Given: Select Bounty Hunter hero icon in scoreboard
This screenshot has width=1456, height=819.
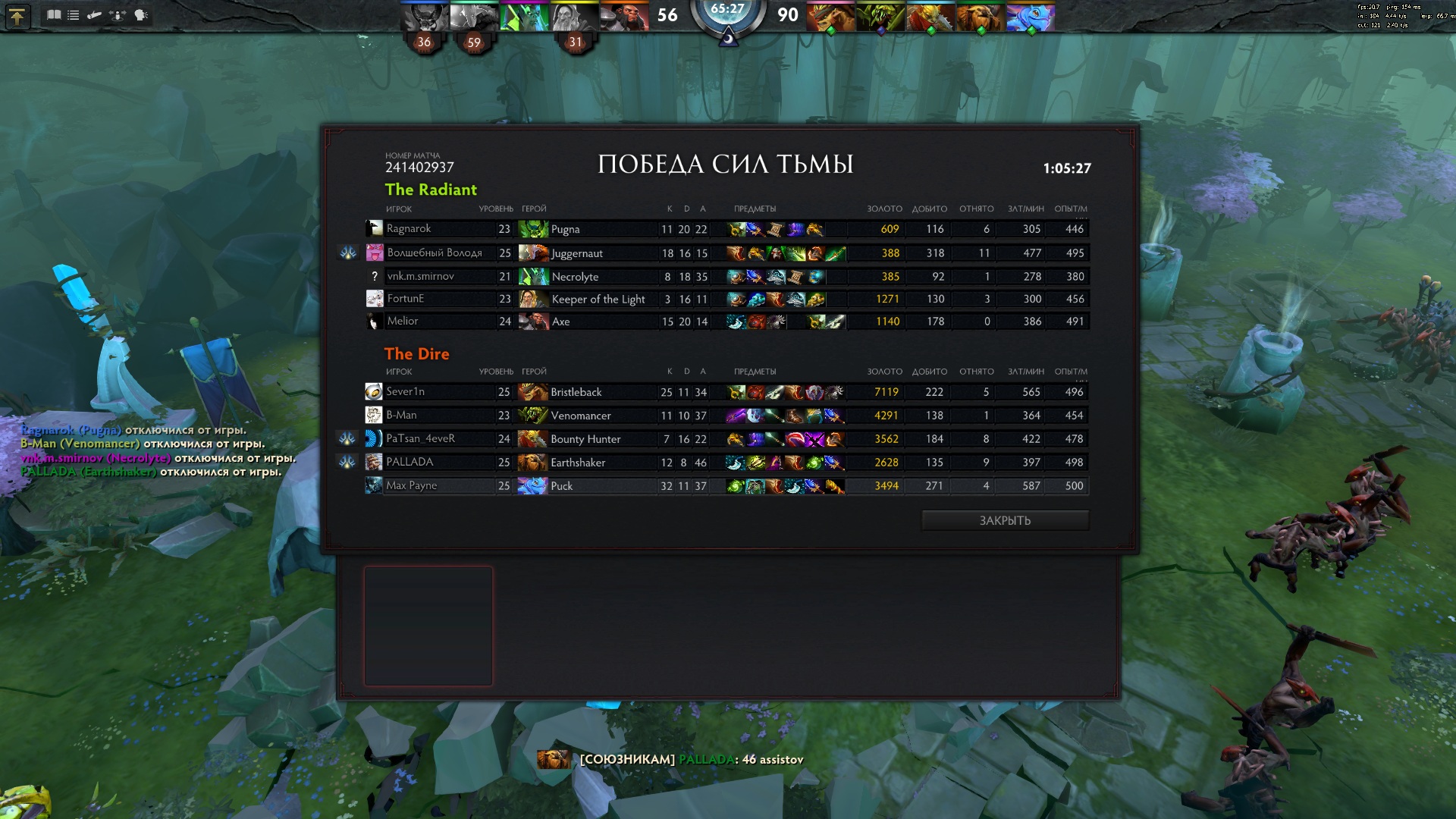Looking at the screenshot, I should coord(533,439).
